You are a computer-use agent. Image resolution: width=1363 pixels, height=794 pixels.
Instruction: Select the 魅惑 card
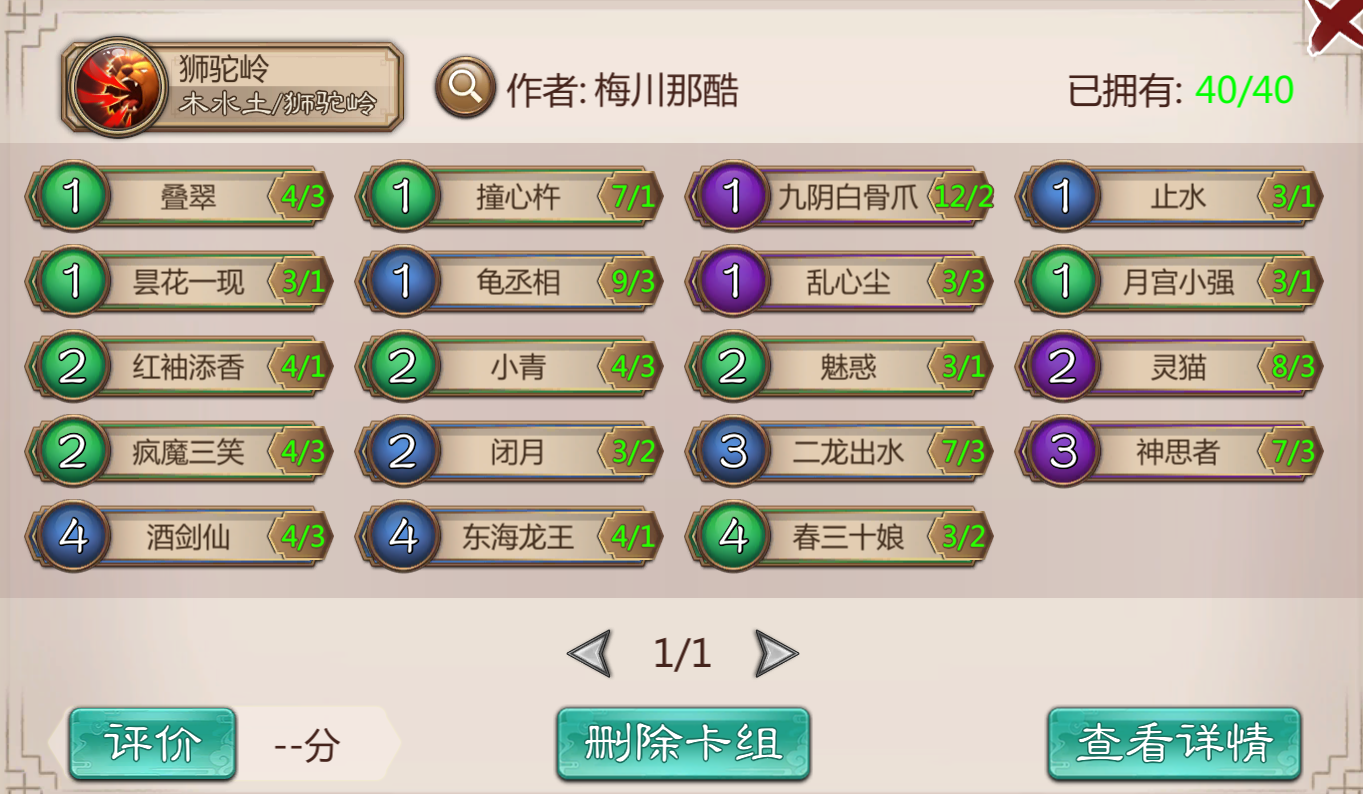pos(845,368)
